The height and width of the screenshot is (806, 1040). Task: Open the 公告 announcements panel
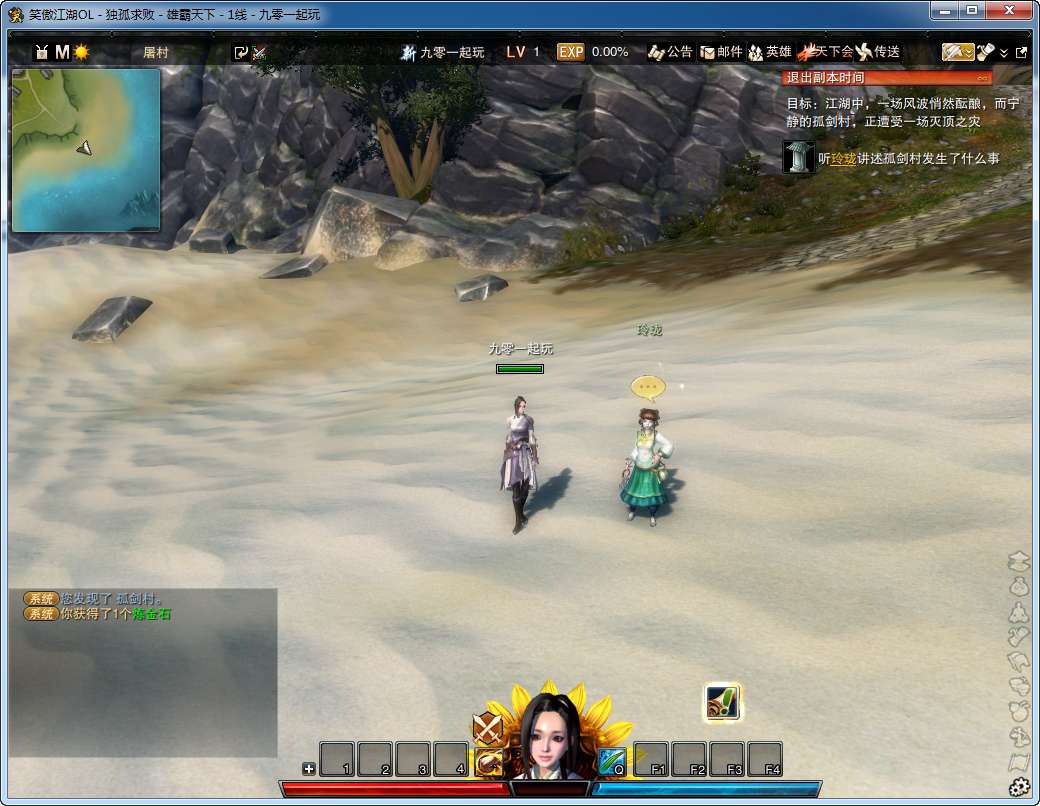pyautogui.click(x=670, y=52)
